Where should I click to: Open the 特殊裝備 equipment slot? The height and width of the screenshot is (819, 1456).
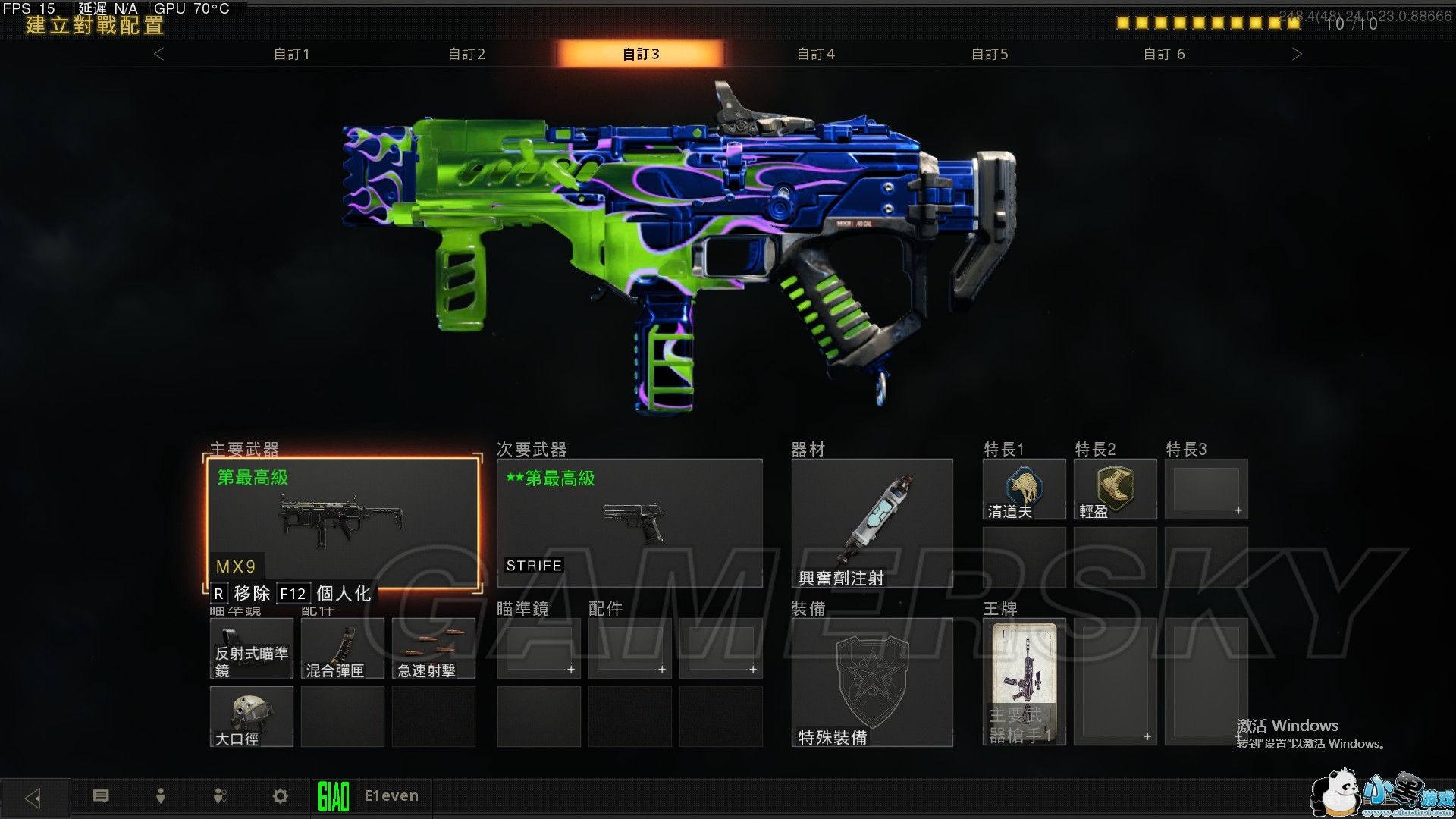872,682
